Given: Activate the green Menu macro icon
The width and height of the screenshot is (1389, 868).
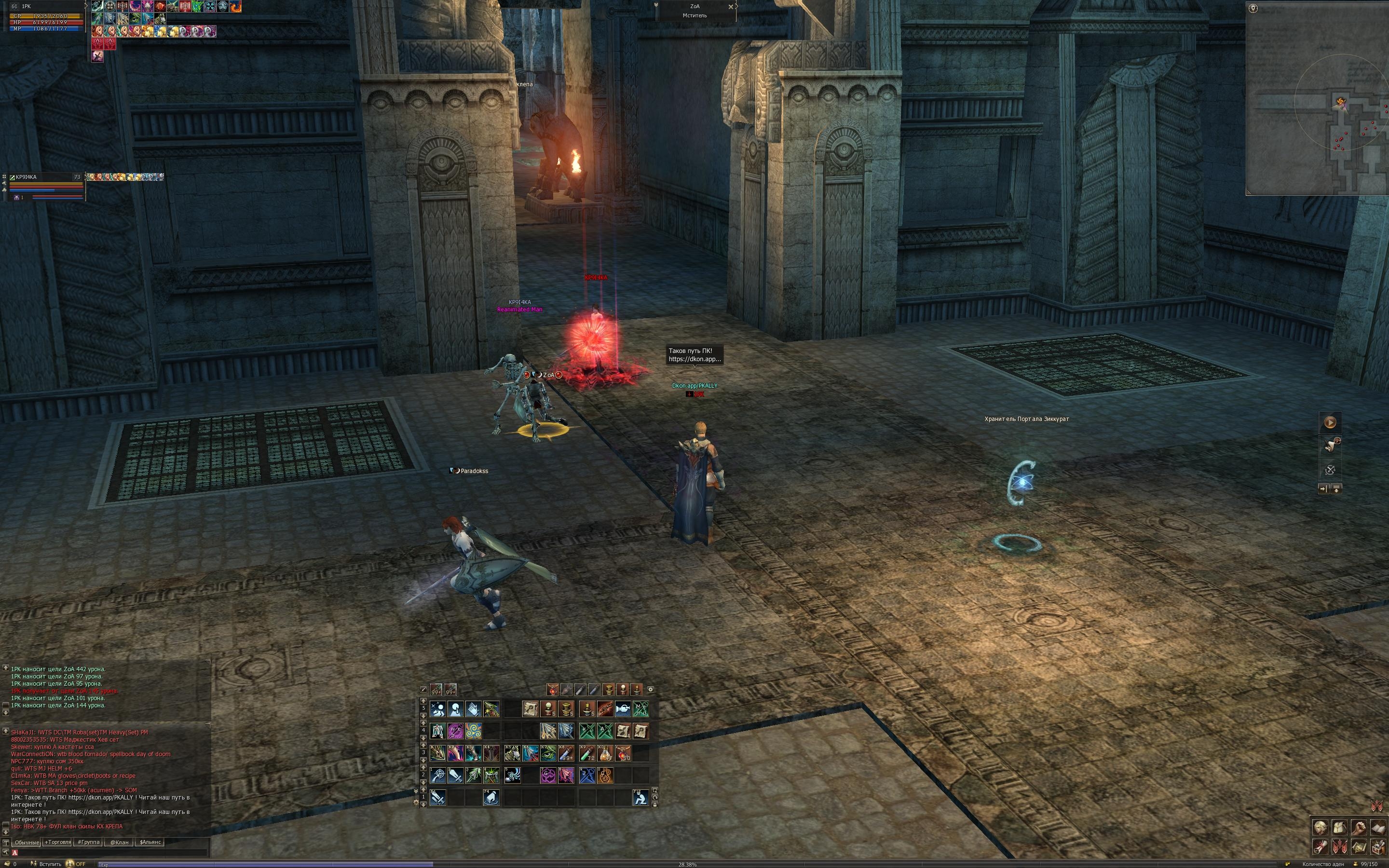Looking at the screenshot, I should pyautogui.click(x=640, y=709).
